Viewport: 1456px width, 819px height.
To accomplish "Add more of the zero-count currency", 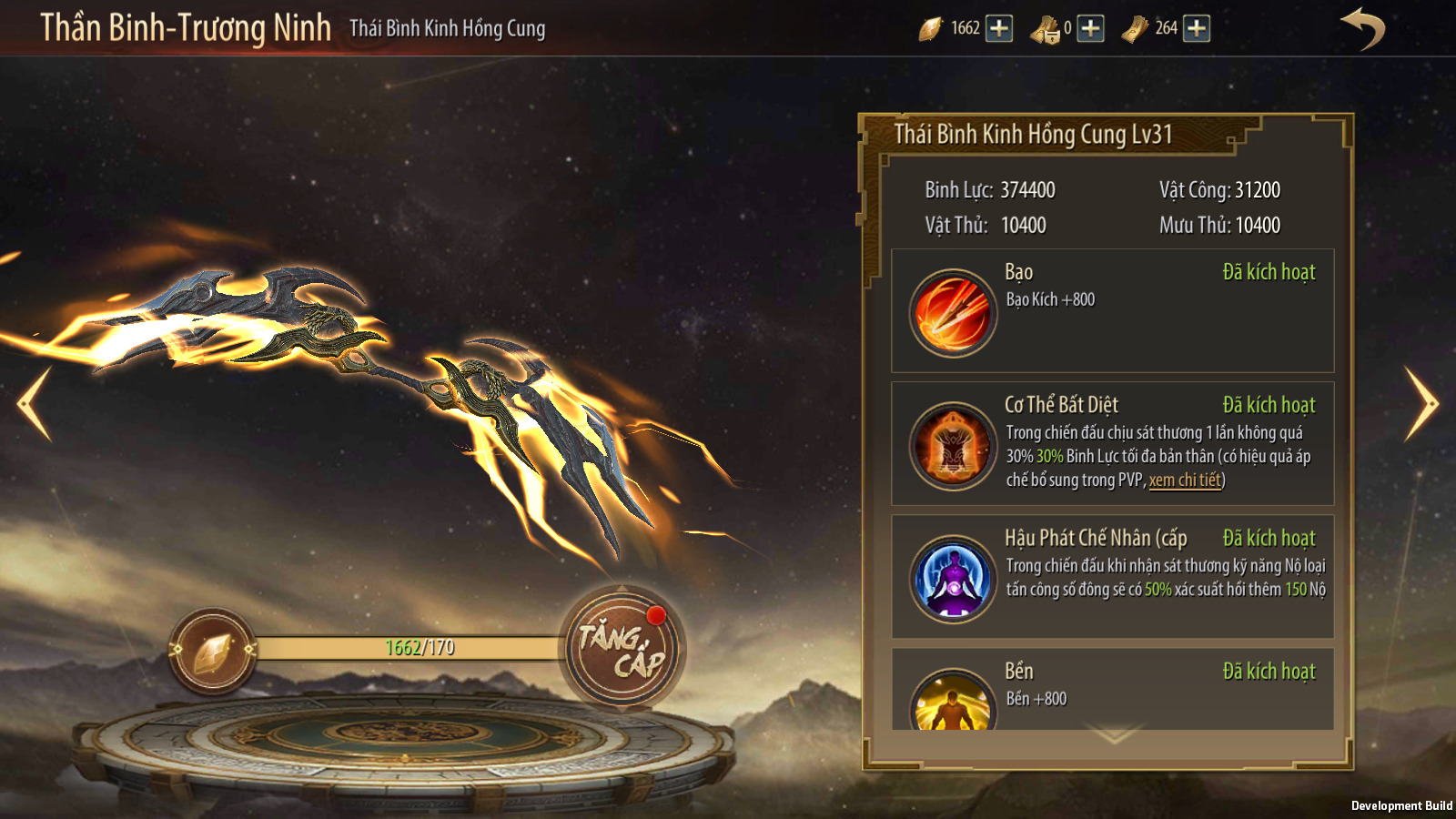I will (1090, 28).
